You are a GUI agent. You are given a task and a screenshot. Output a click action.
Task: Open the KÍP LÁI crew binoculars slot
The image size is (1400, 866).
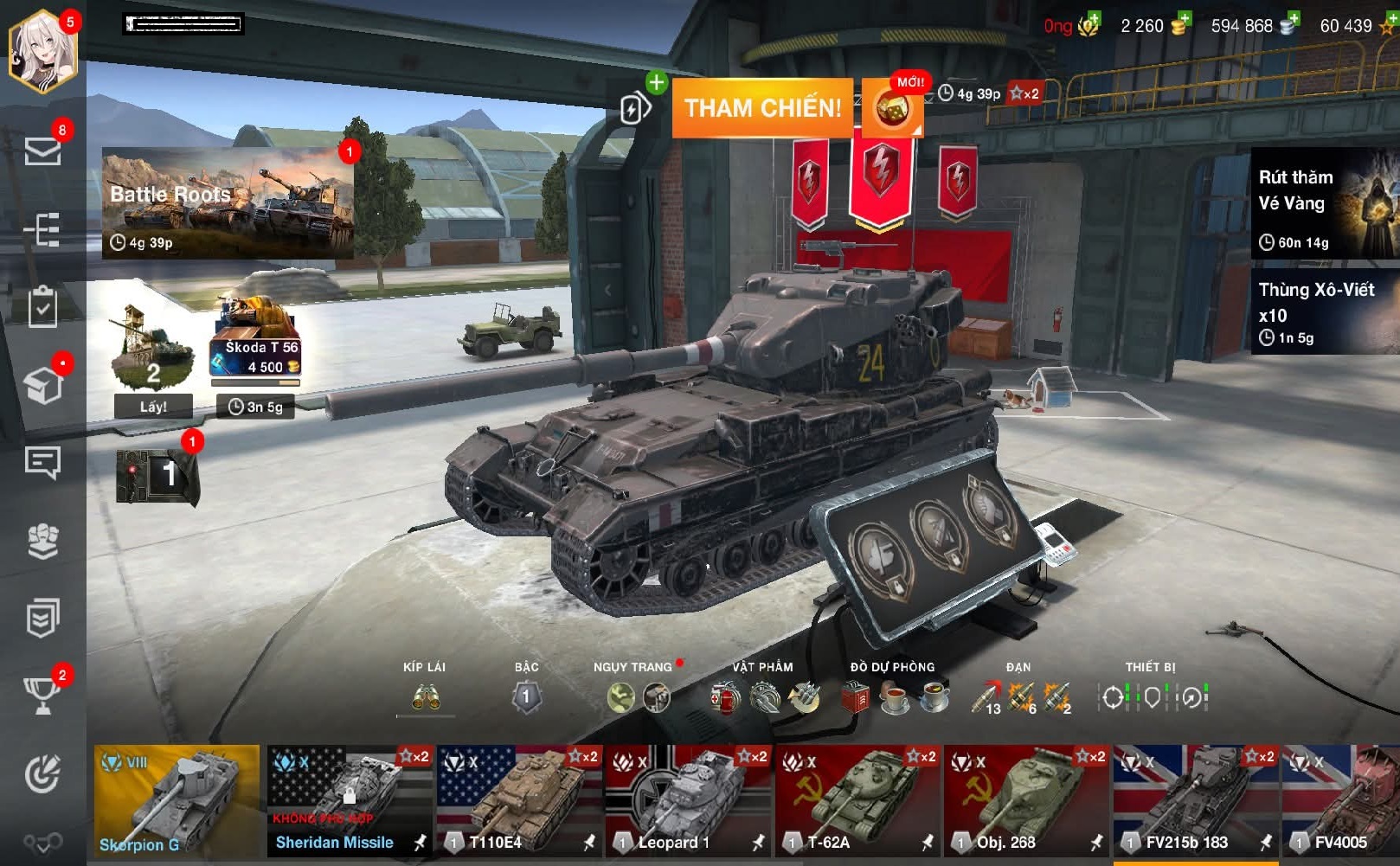[425, 696]
